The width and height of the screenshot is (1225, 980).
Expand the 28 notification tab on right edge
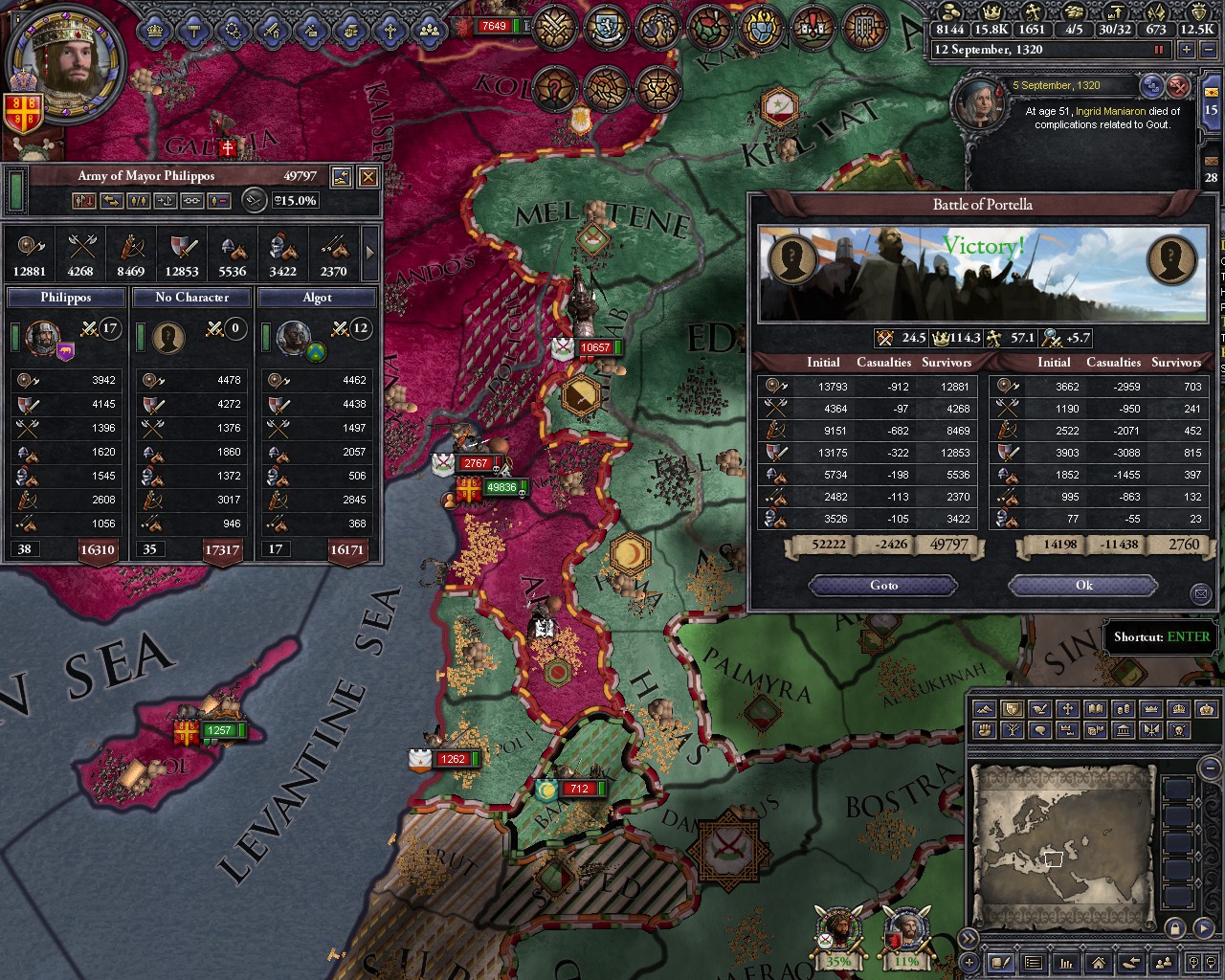(x=1212, y=176)
